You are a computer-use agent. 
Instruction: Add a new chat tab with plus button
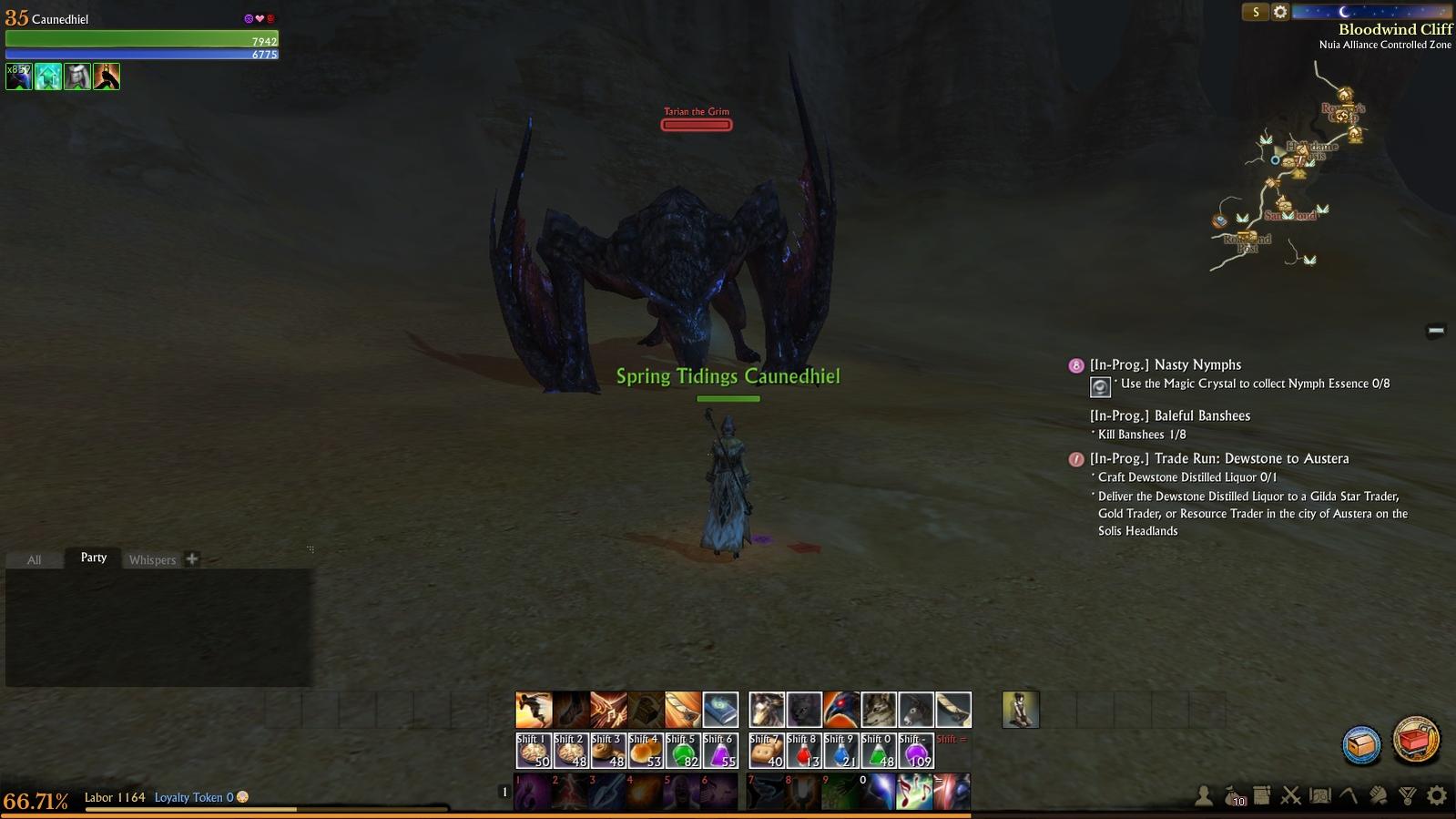(x=192, y=558)
